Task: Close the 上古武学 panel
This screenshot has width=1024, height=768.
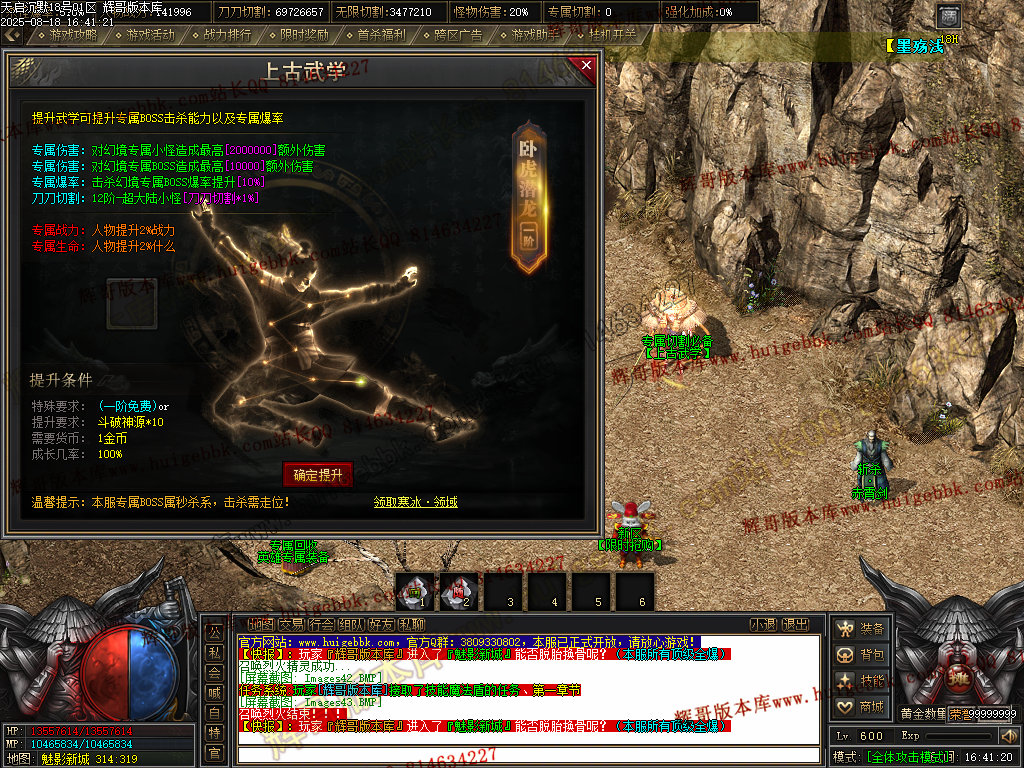Action: (585, 67)
